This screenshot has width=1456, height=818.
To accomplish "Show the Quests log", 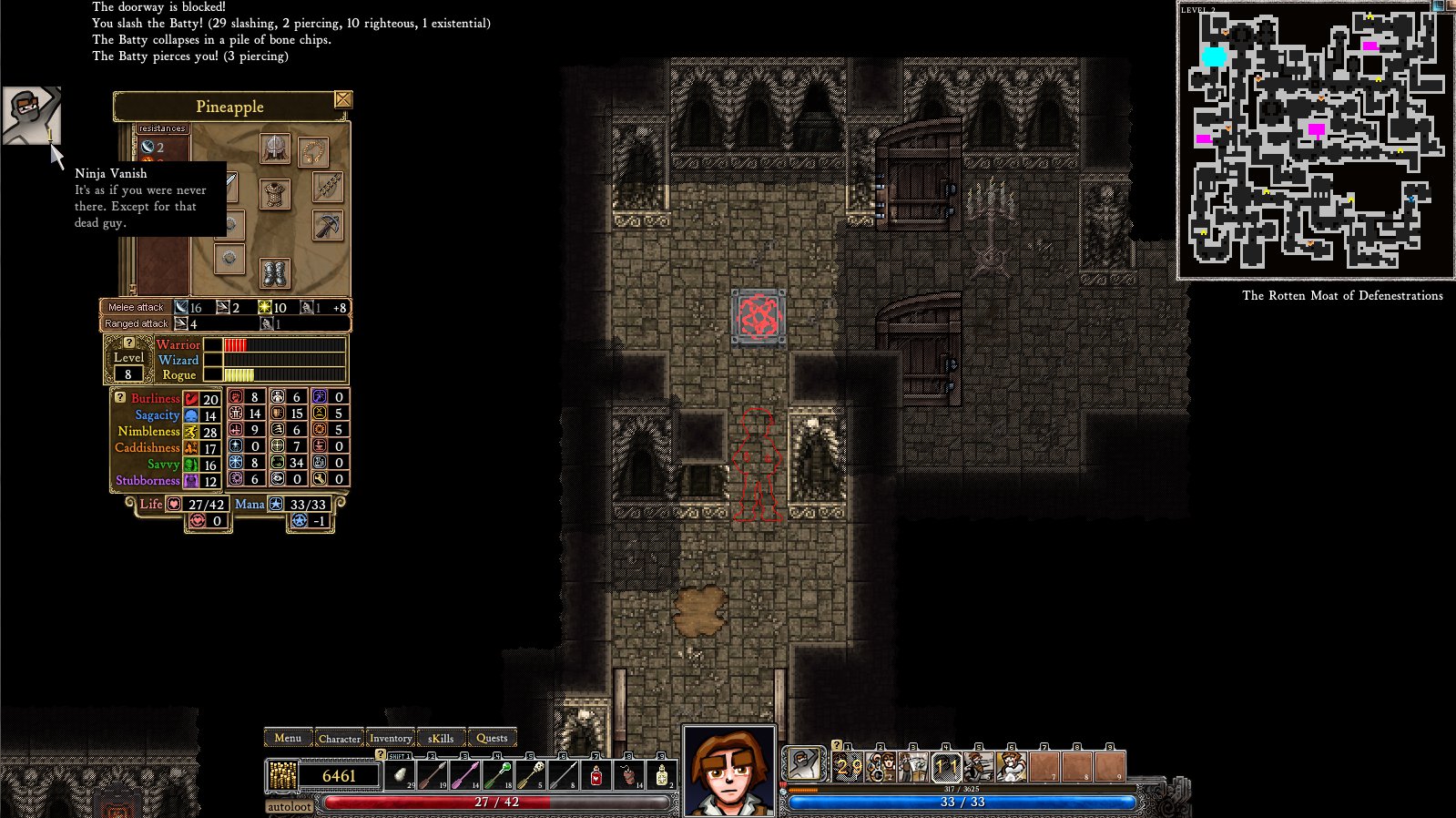I will [x=492, y=739].
